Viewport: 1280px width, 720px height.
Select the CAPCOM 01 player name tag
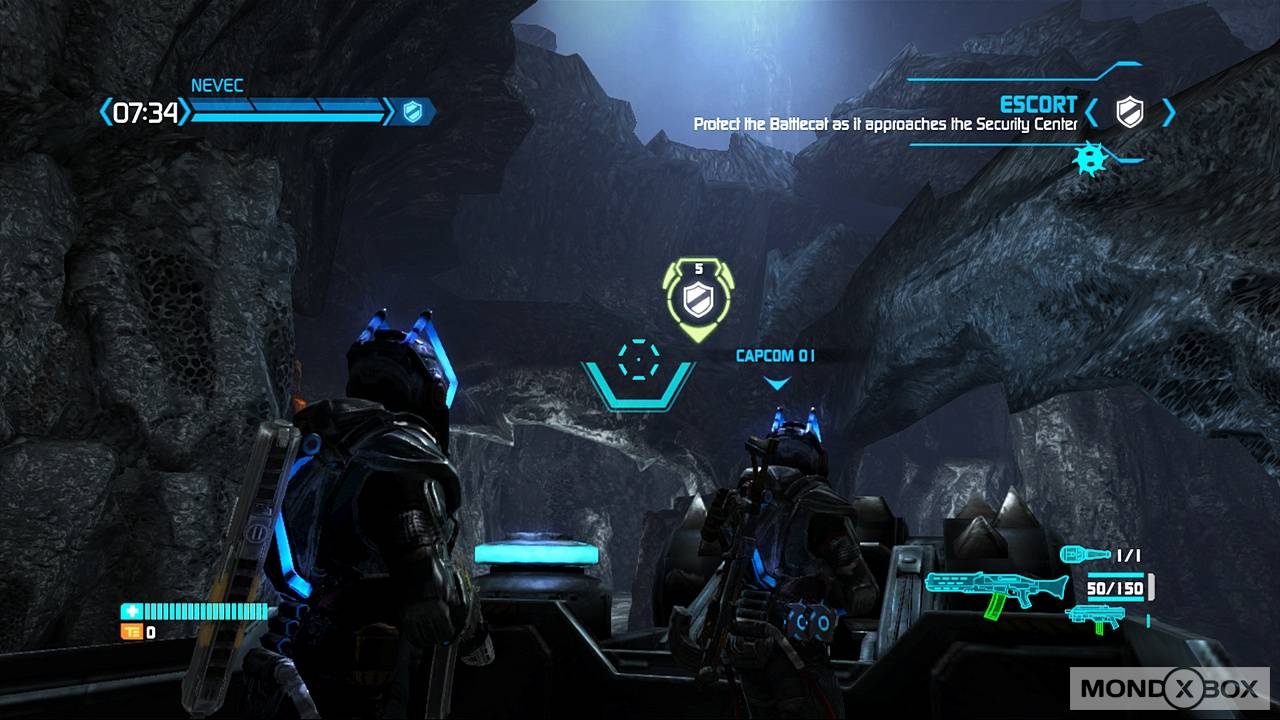point(776,356)
